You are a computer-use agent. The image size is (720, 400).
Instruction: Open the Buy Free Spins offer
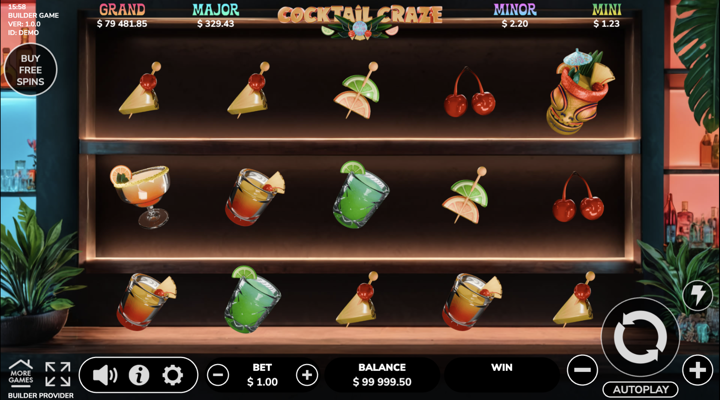click(x=29, y=70)
